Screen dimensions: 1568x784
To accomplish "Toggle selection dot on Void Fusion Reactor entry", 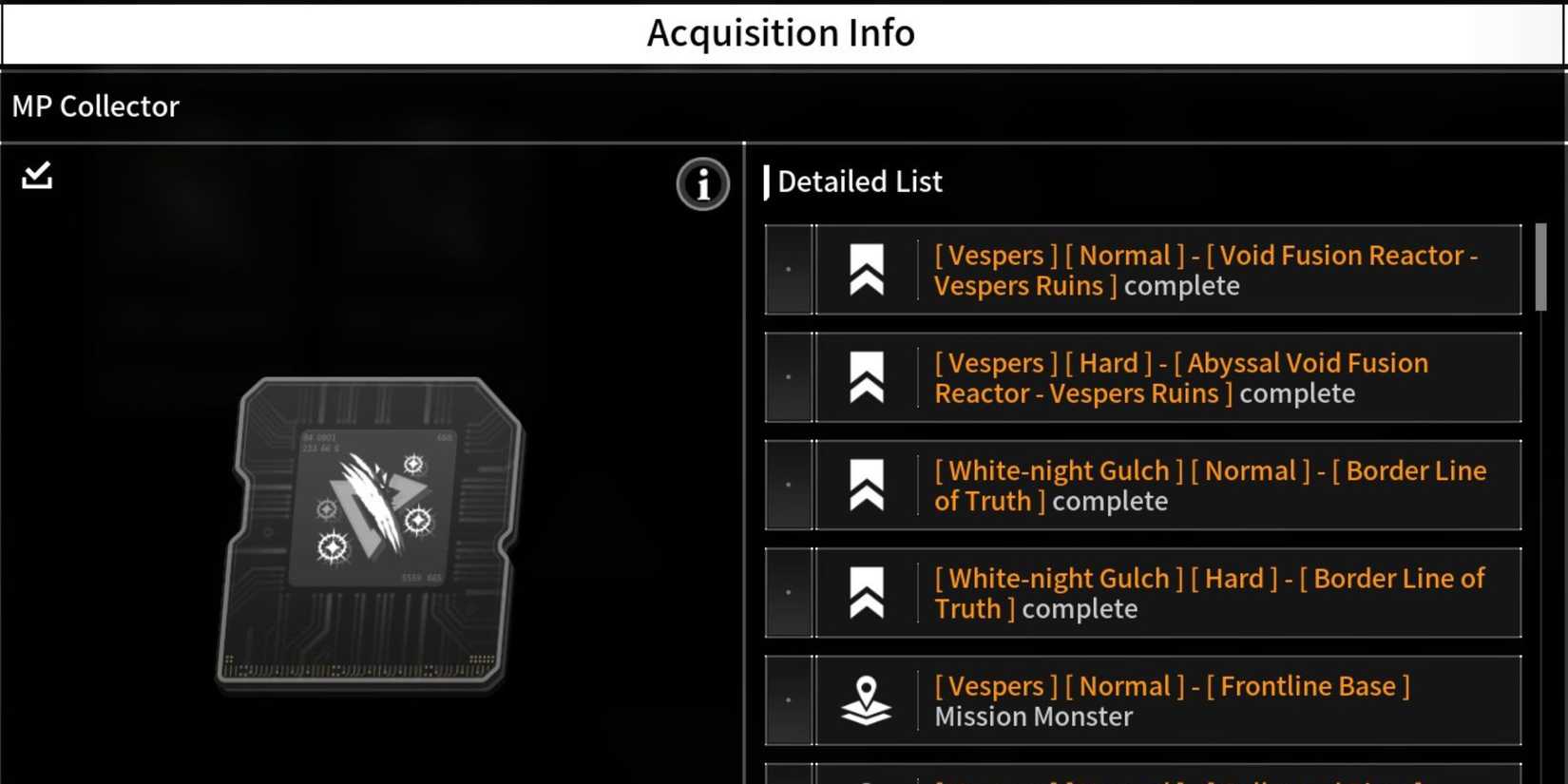I will (x=788, y=270).
